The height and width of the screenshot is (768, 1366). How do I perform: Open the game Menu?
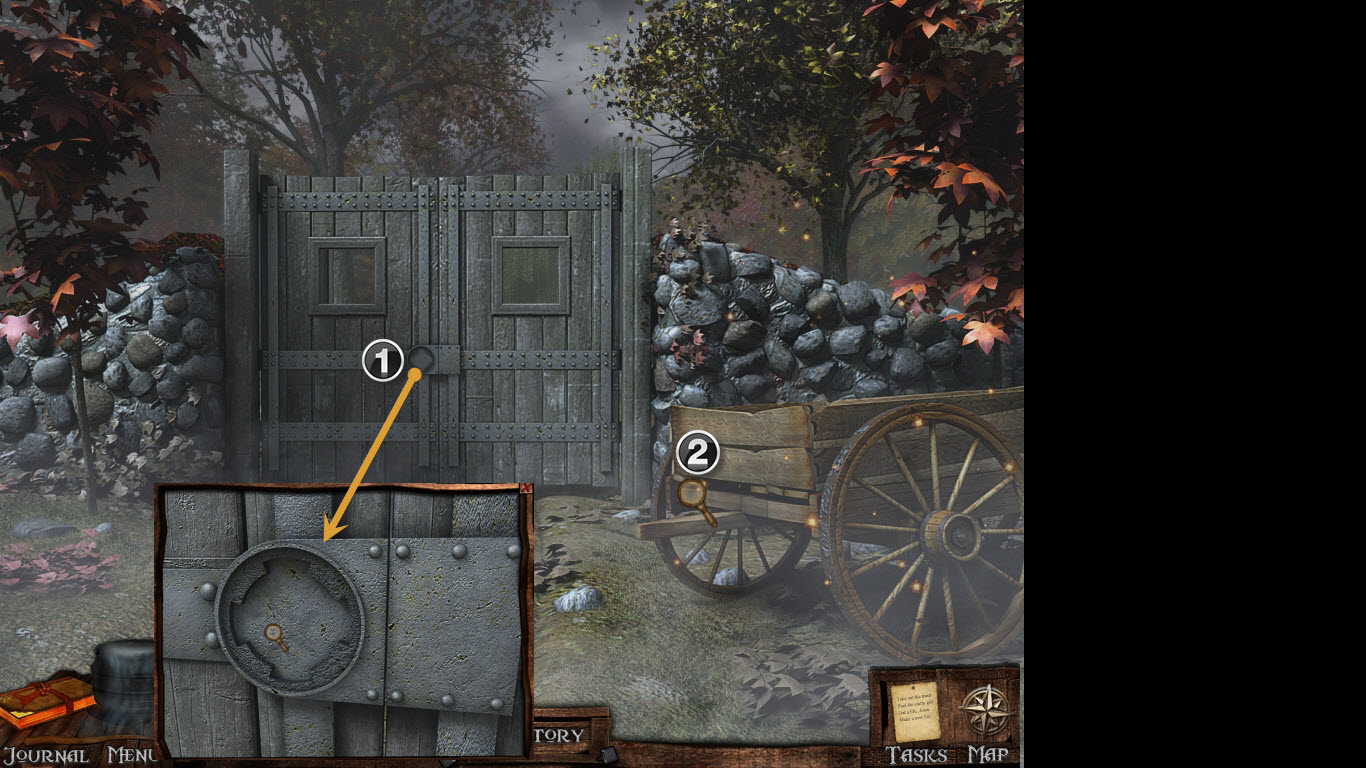pos(131,755)
